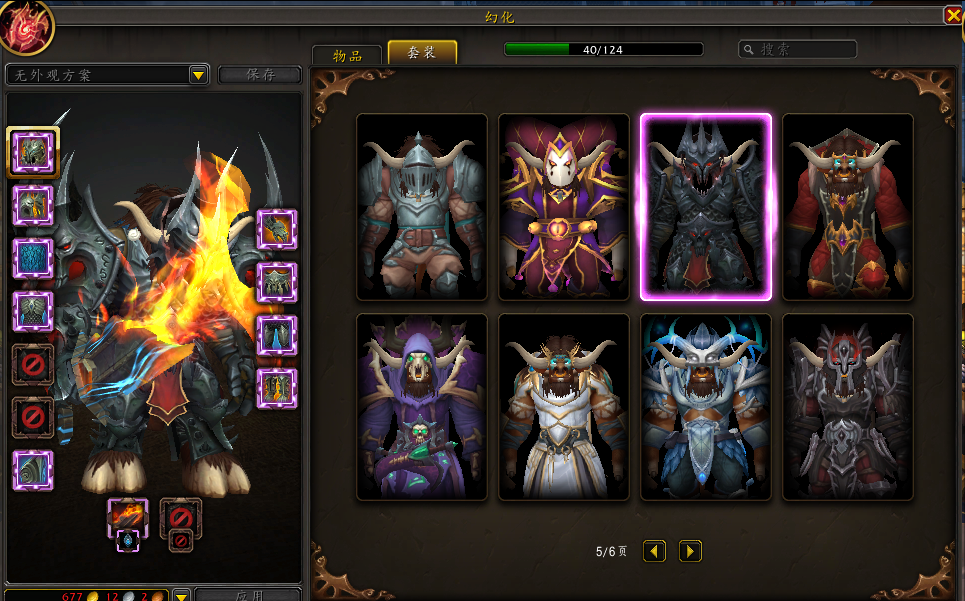Image resolution: width=965 pixels, height=601 pixels.
Task: Select the main-hand weapon slot
Action: (x=127, y=517)
